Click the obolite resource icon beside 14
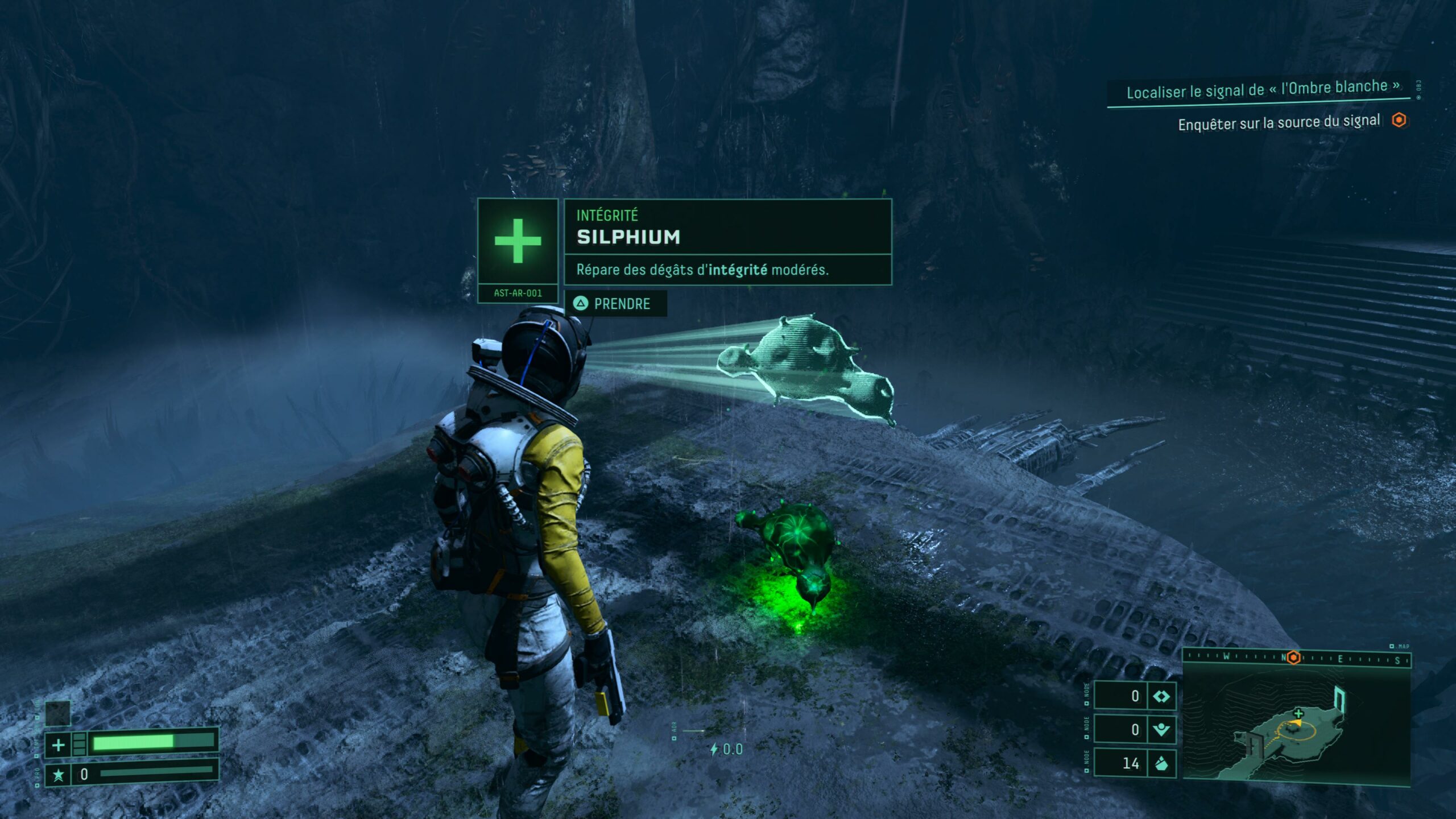Image resolution: width=1456 pixels, height=819 pixels. (1161, 763)
